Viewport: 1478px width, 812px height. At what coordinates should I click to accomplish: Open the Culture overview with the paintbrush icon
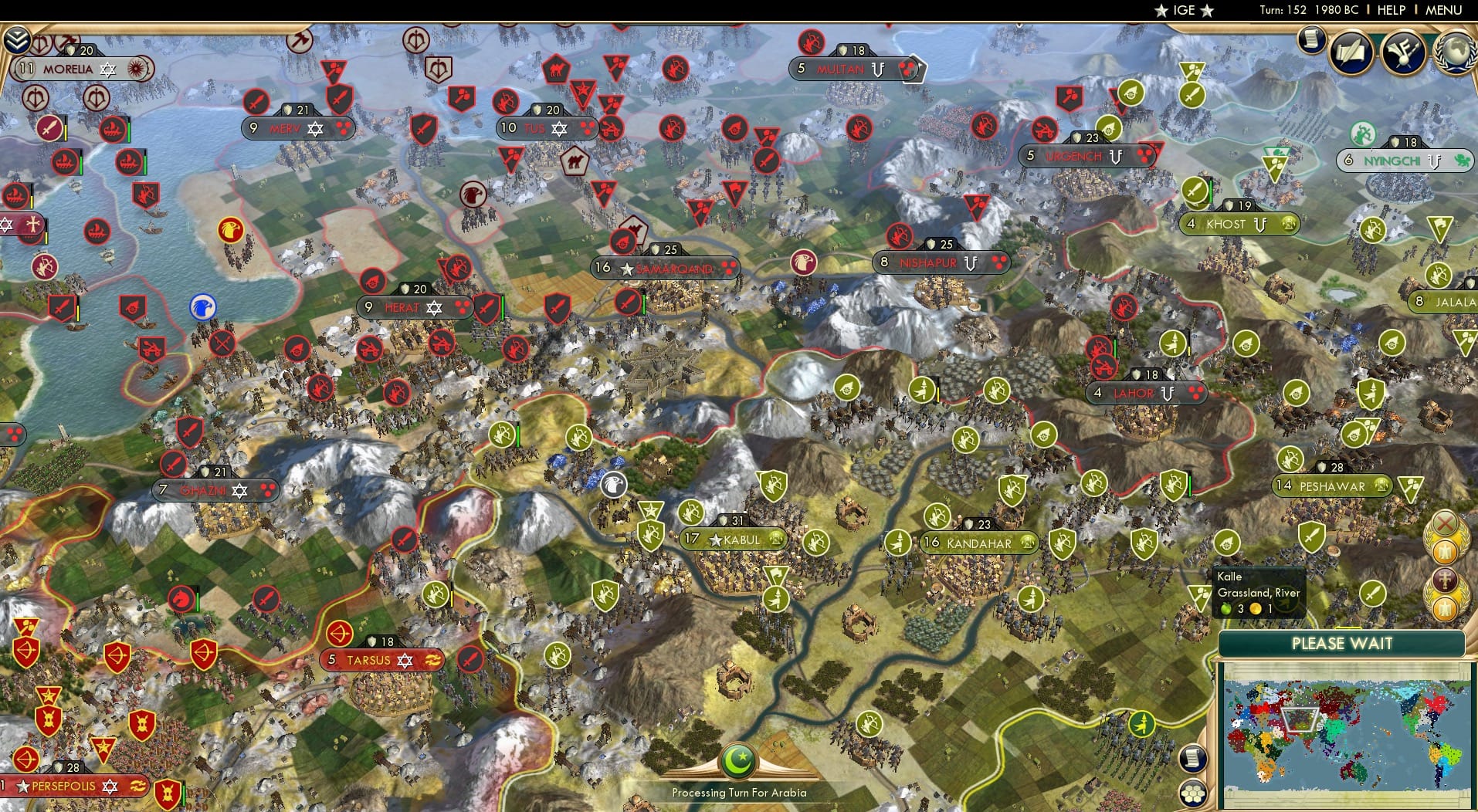(x=1402, y=49)
